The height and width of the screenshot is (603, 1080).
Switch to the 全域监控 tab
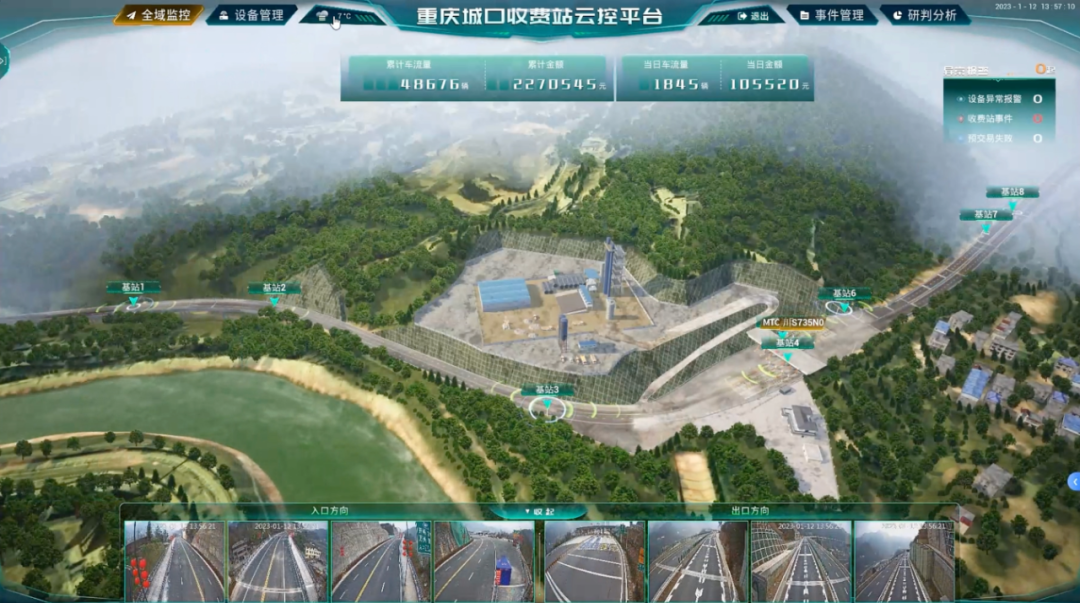point(158,15)
